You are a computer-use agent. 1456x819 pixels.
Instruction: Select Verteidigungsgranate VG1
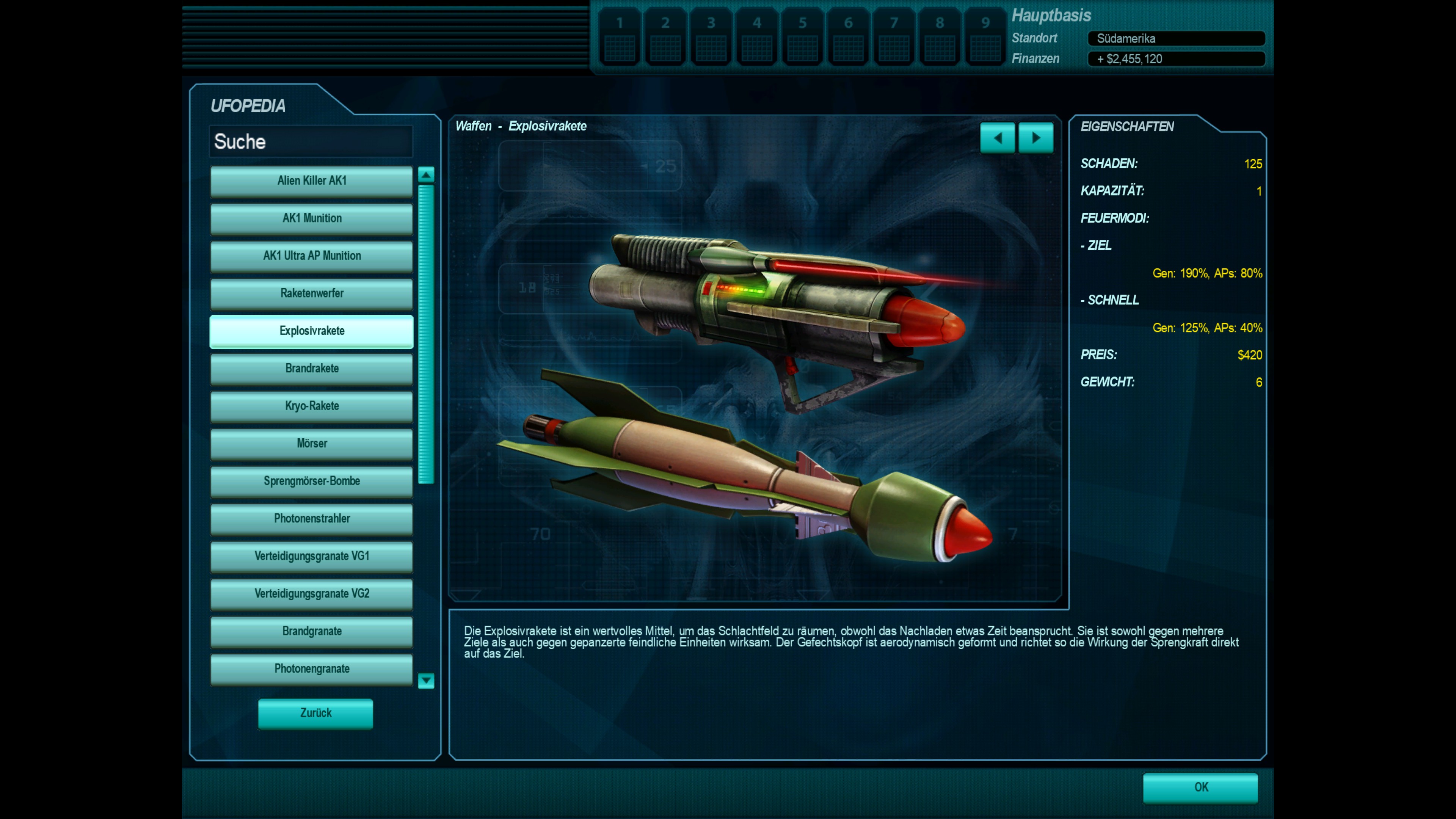click(x=311, y=556)
